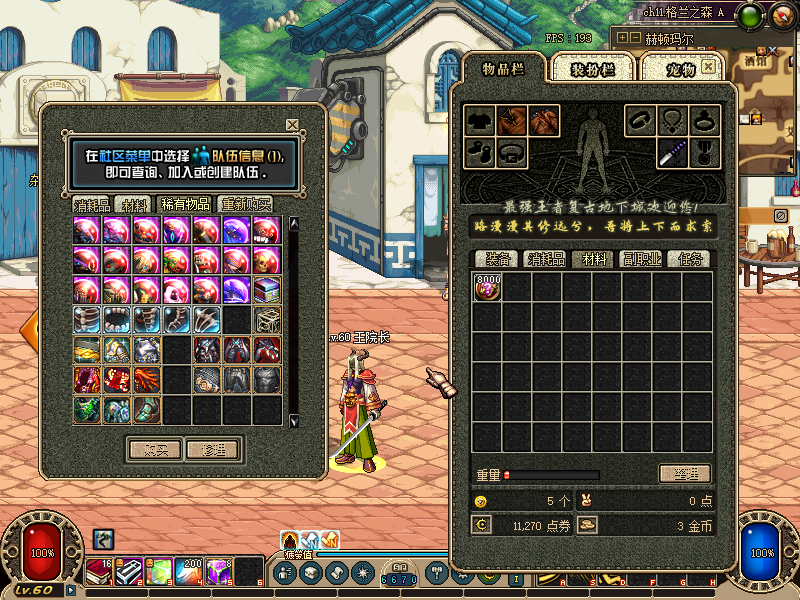
Task: Close the shop window
Action: point(292,125)
